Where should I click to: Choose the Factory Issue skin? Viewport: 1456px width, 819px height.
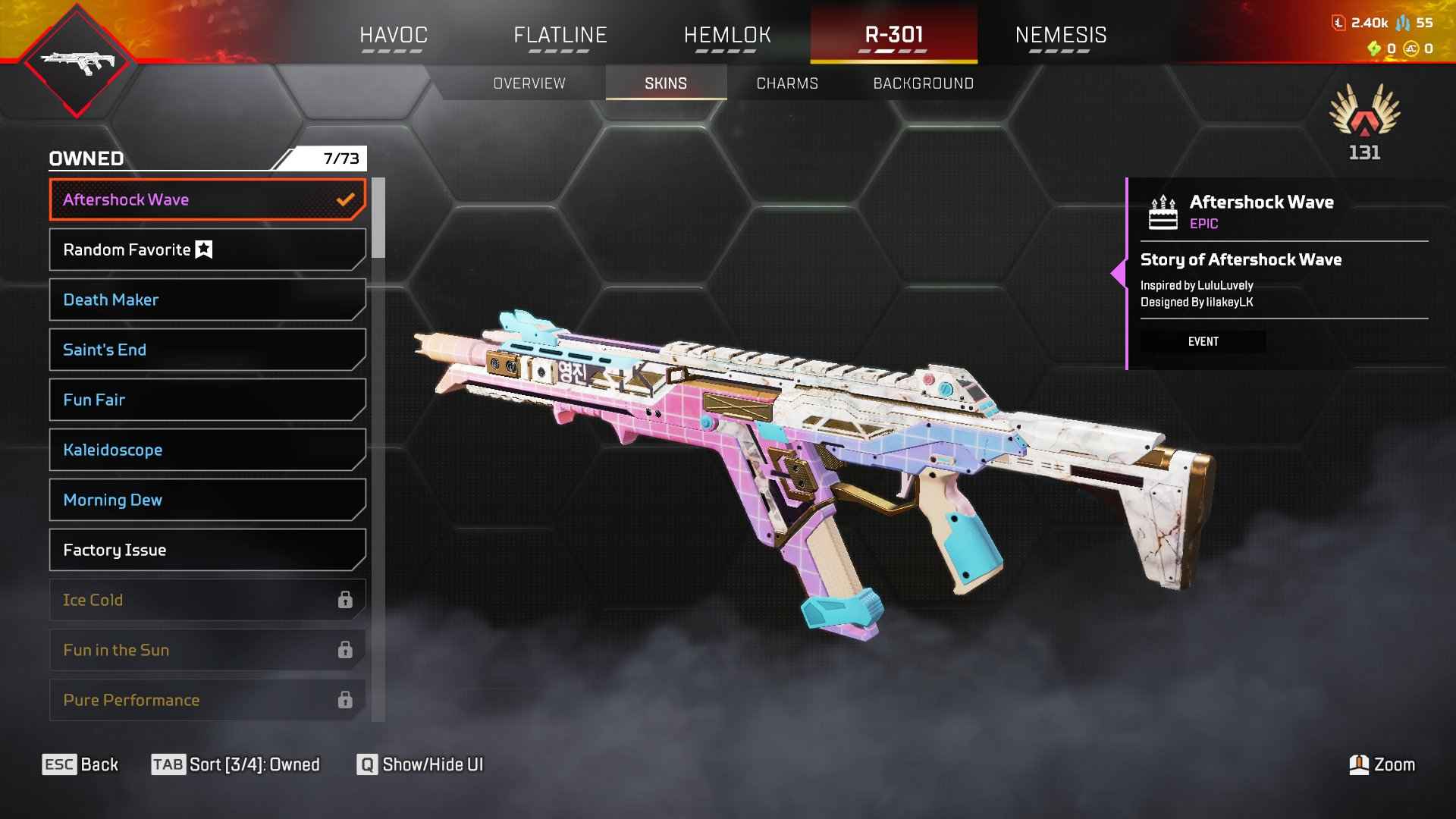[207, 550]
